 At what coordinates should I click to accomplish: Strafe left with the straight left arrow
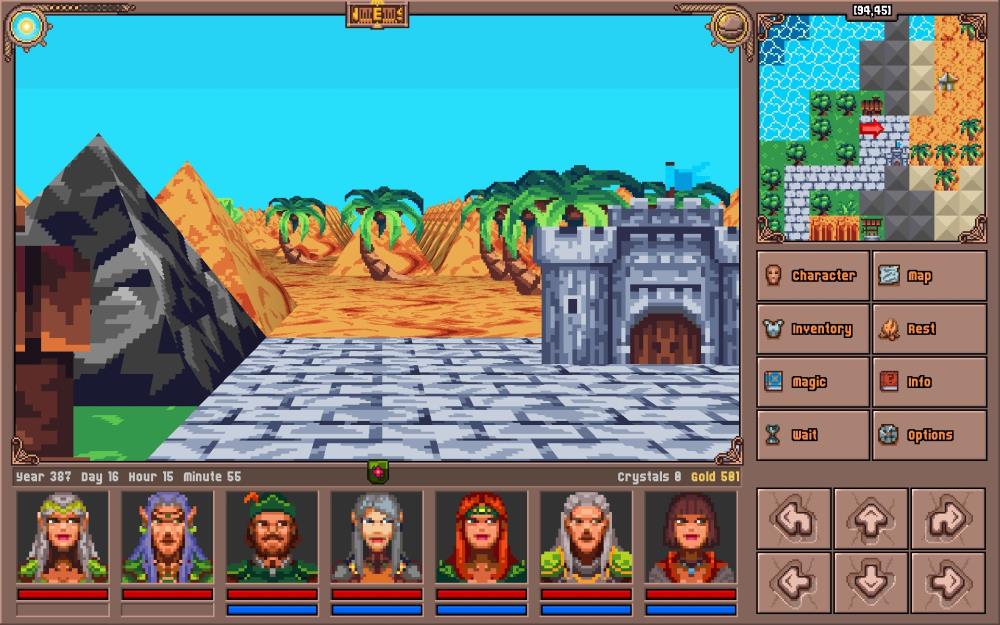coord(794,582)
